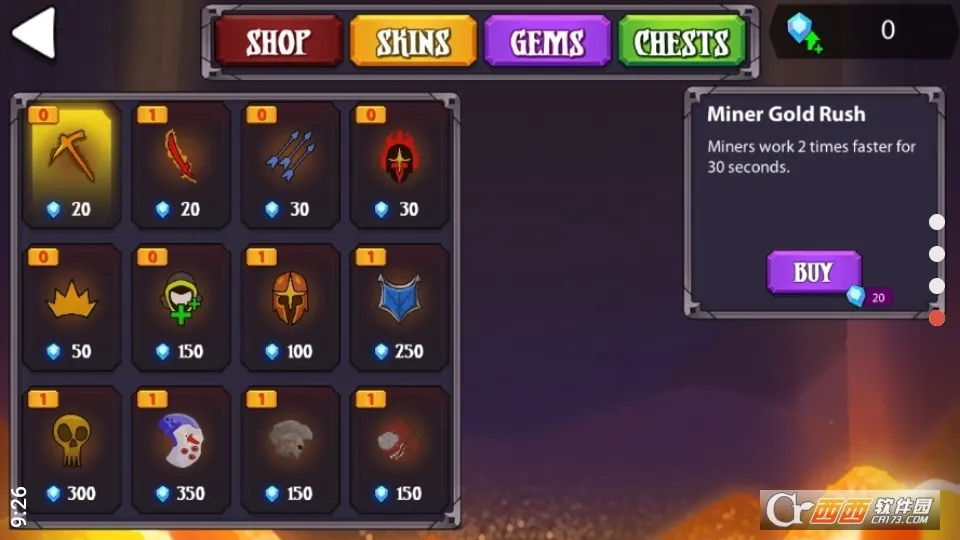Screen dimensions: 960x540
Task: Open the Skins tab
Action: point(413,42)
